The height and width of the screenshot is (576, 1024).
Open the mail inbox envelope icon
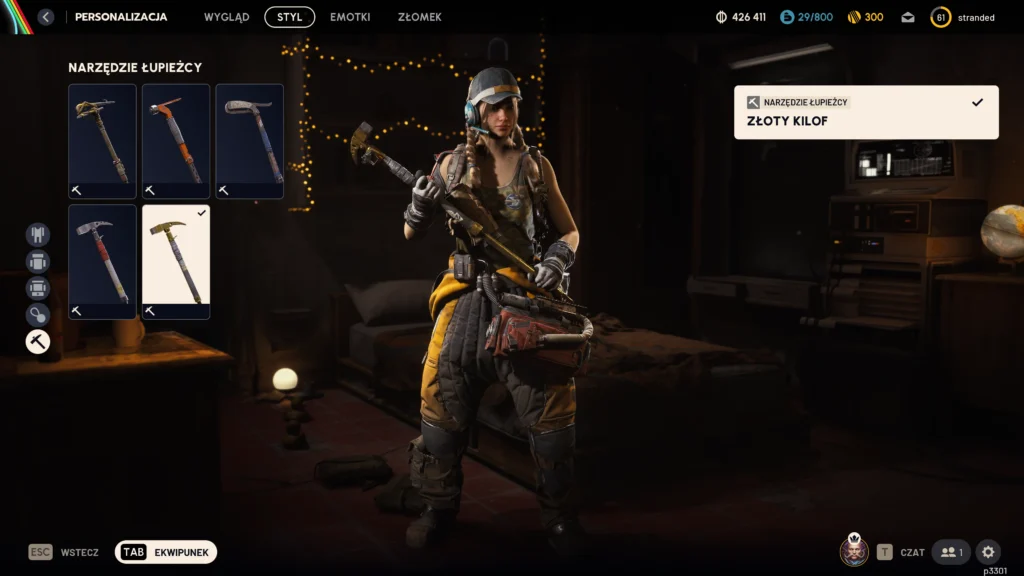(908, 17)
